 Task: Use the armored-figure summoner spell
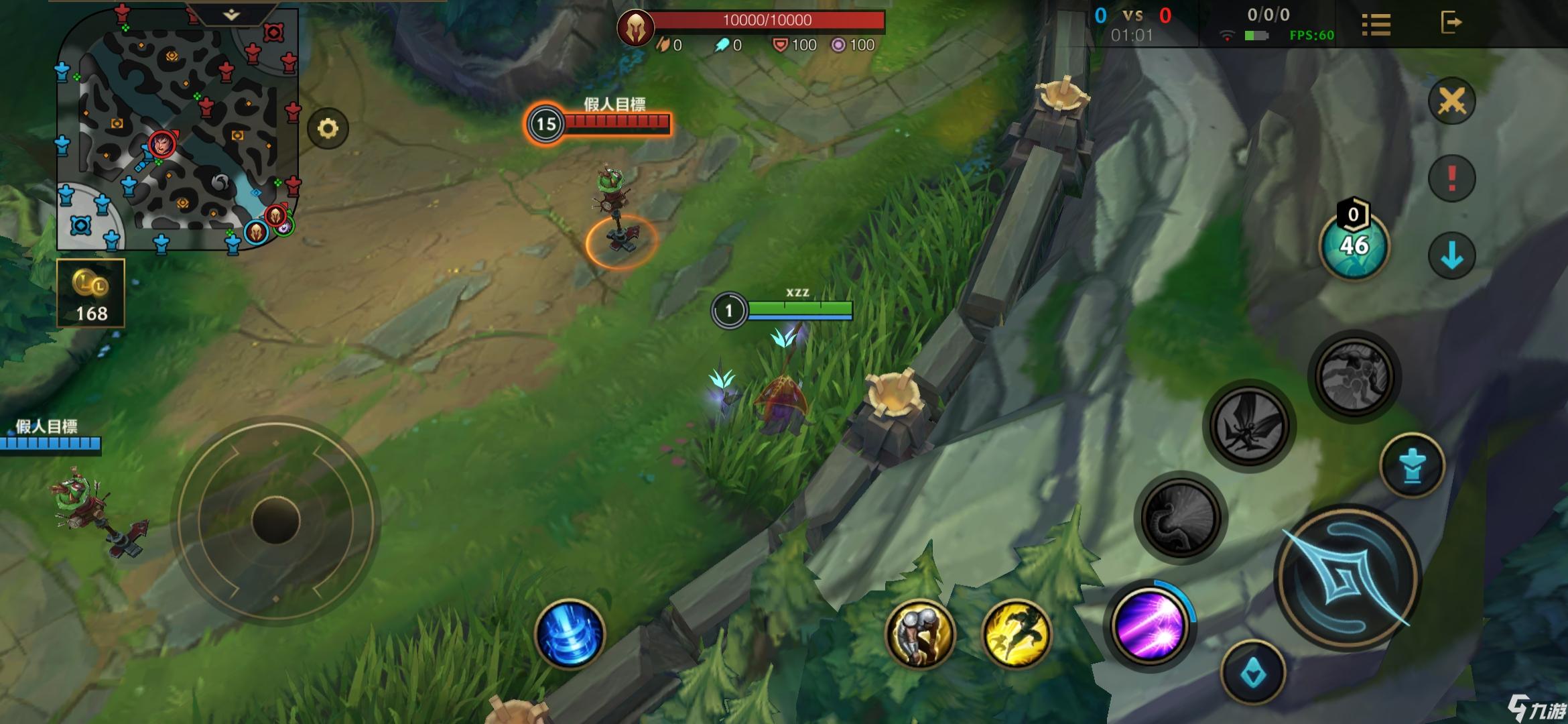[x=920, y=634]
